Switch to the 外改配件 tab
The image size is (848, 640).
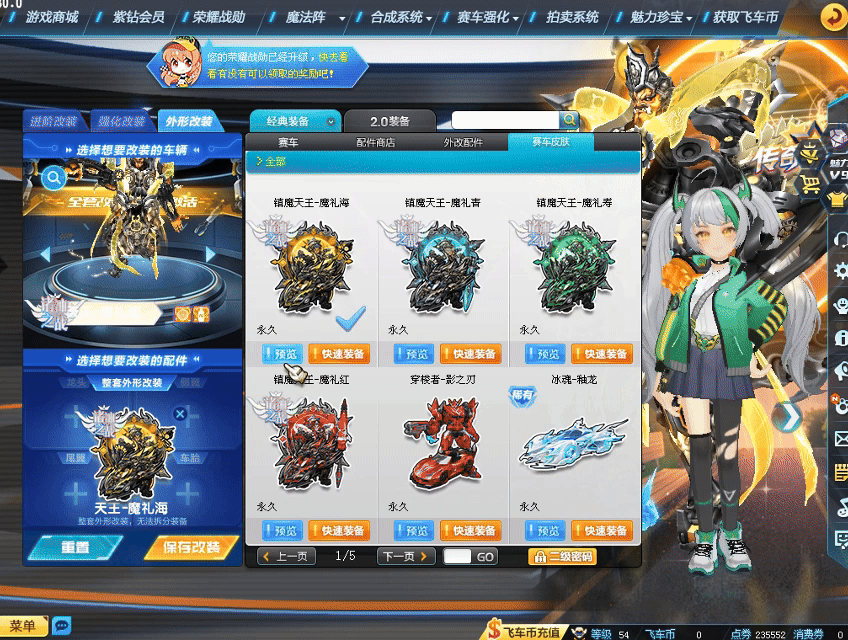pyautogui.click(x=463, y=143)
